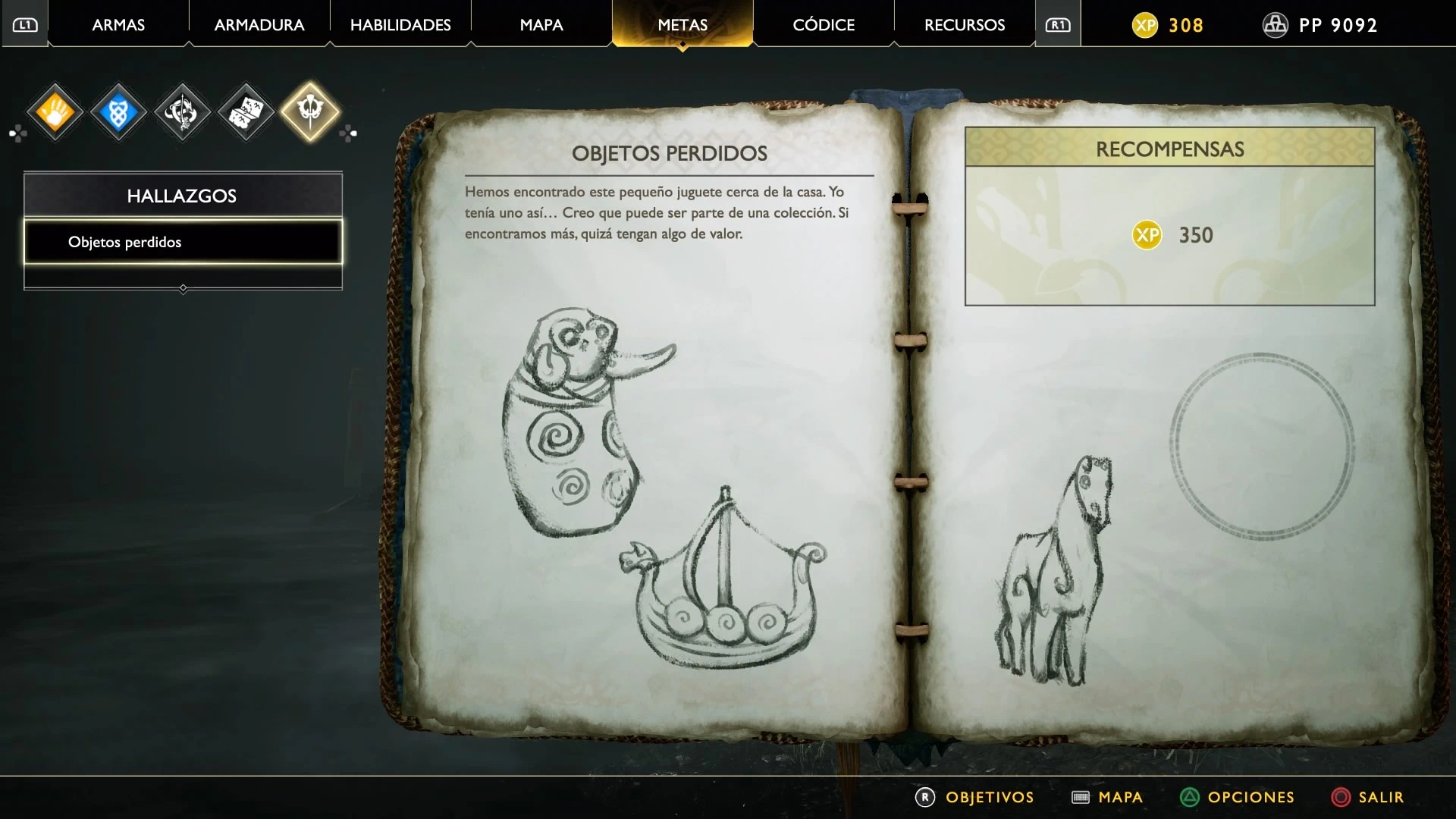Select the Metas tab

[x=682, y=25]
